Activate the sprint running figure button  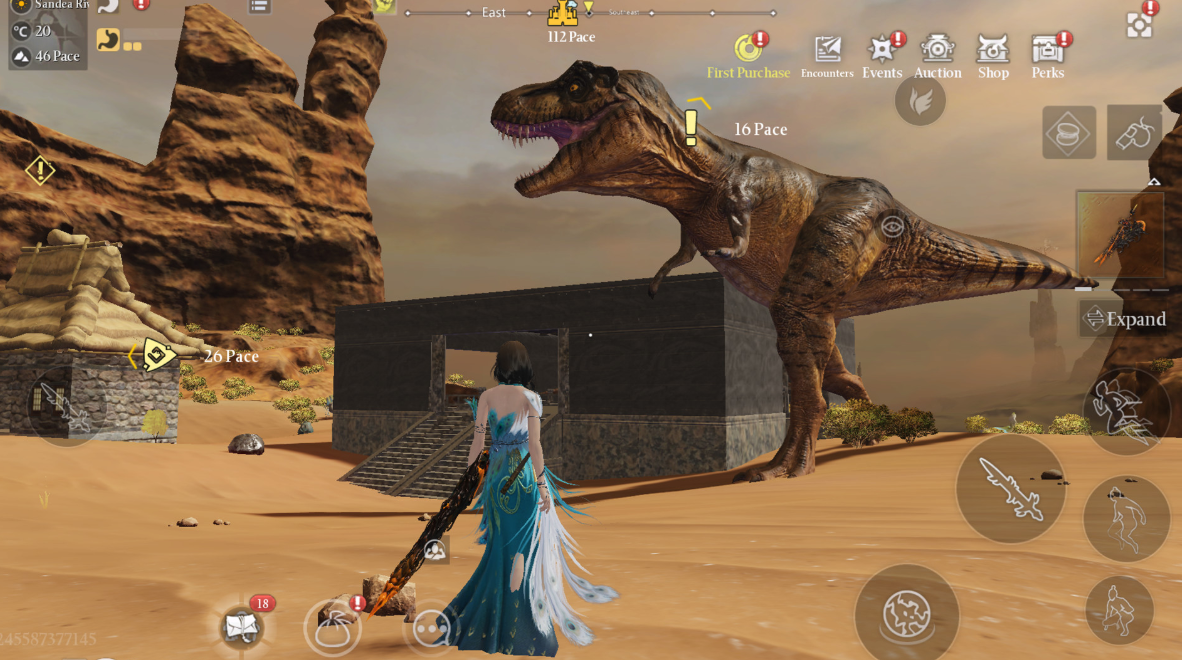click(x=1126, y=411)
